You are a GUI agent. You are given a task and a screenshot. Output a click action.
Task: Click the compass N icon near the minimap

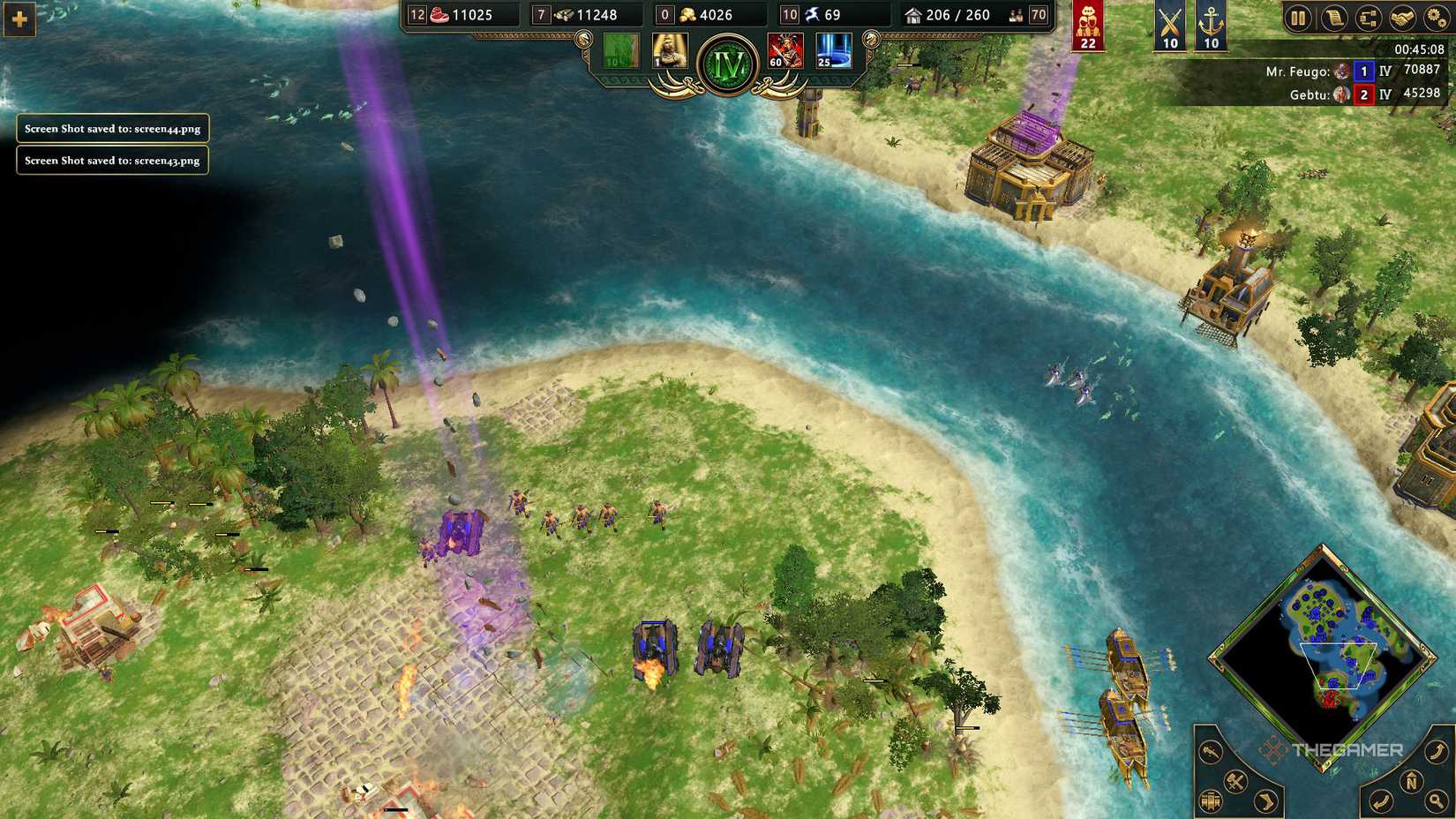coord(1411,780)
